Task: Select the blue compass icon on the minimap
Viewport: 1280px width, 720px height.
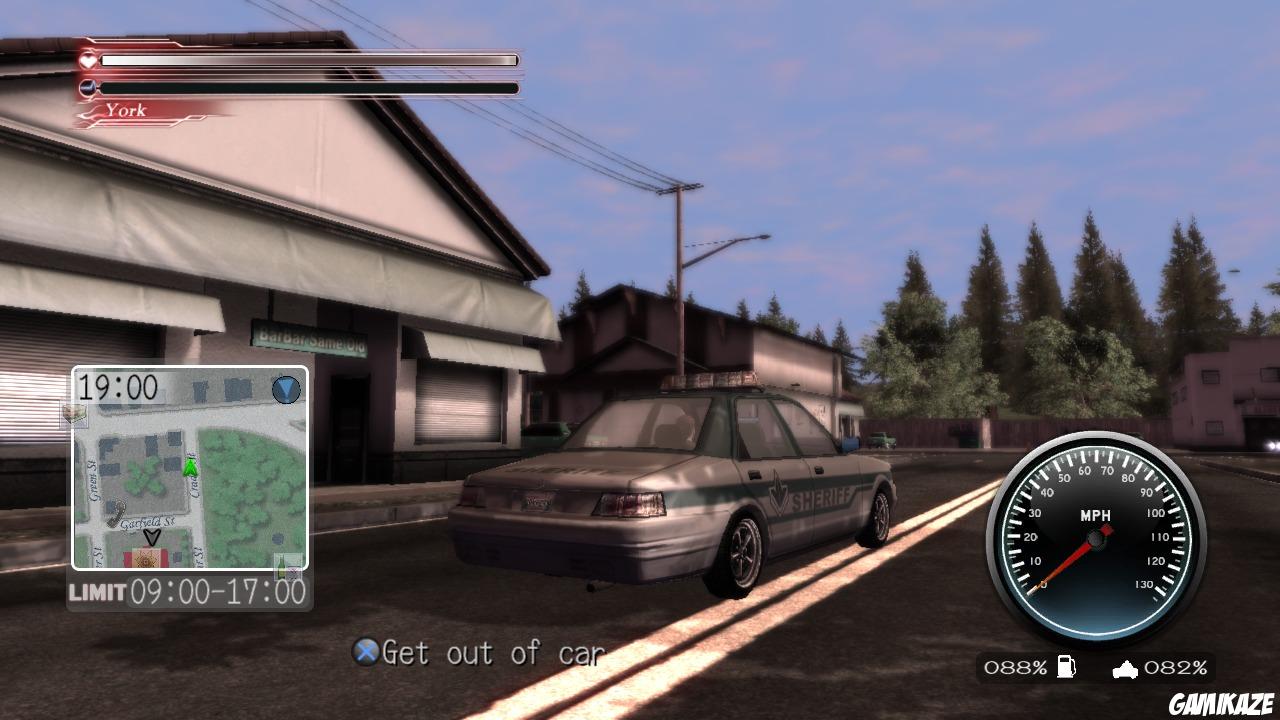Action: pyautogui.click(x=287, y=390)
